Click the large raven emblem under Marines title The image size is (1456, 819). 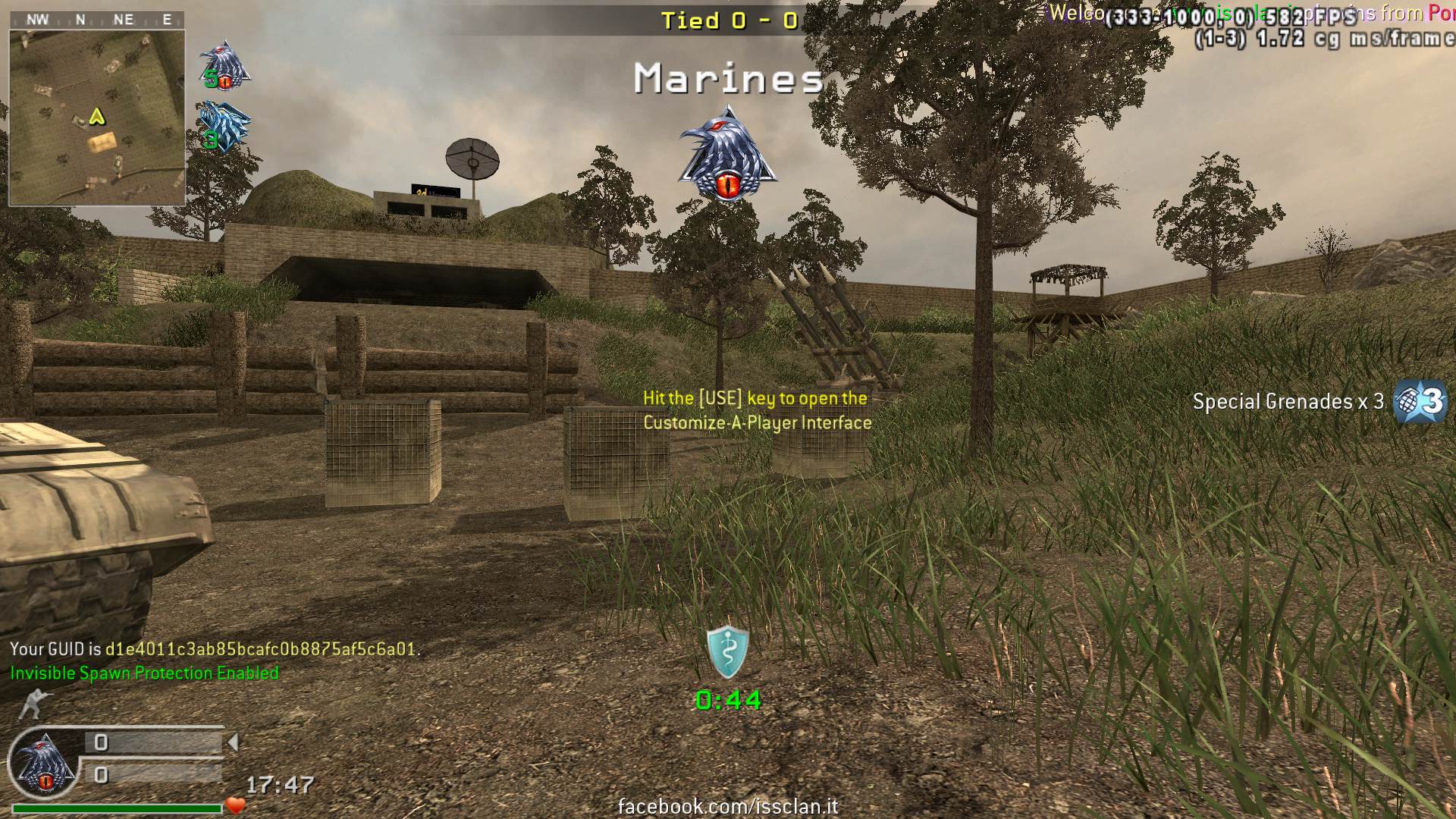tap(727, 155)
